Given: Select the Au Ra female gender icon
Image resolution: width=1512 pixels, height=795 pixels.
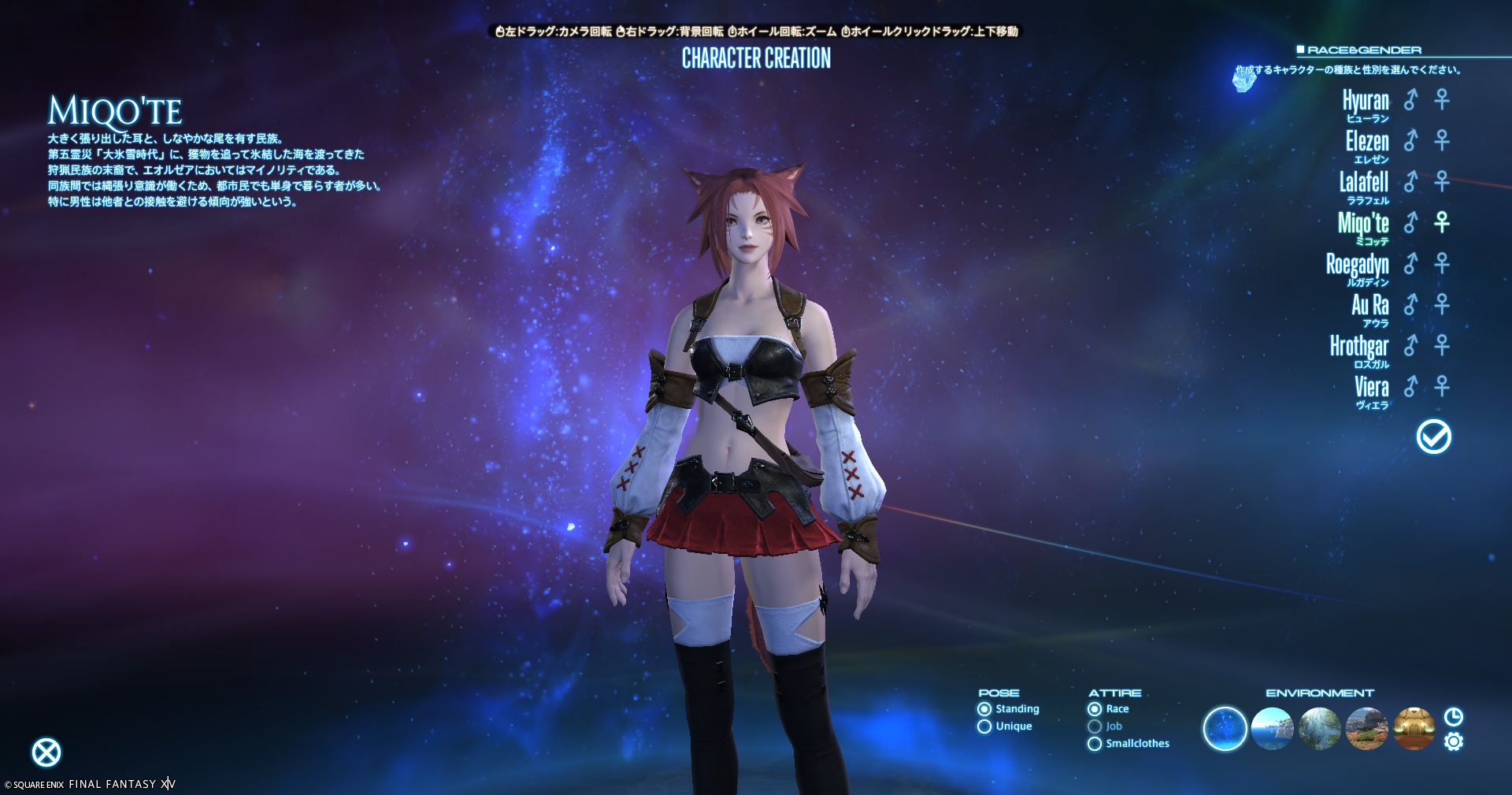Looking at the screenshot, I should point(1442,304).
